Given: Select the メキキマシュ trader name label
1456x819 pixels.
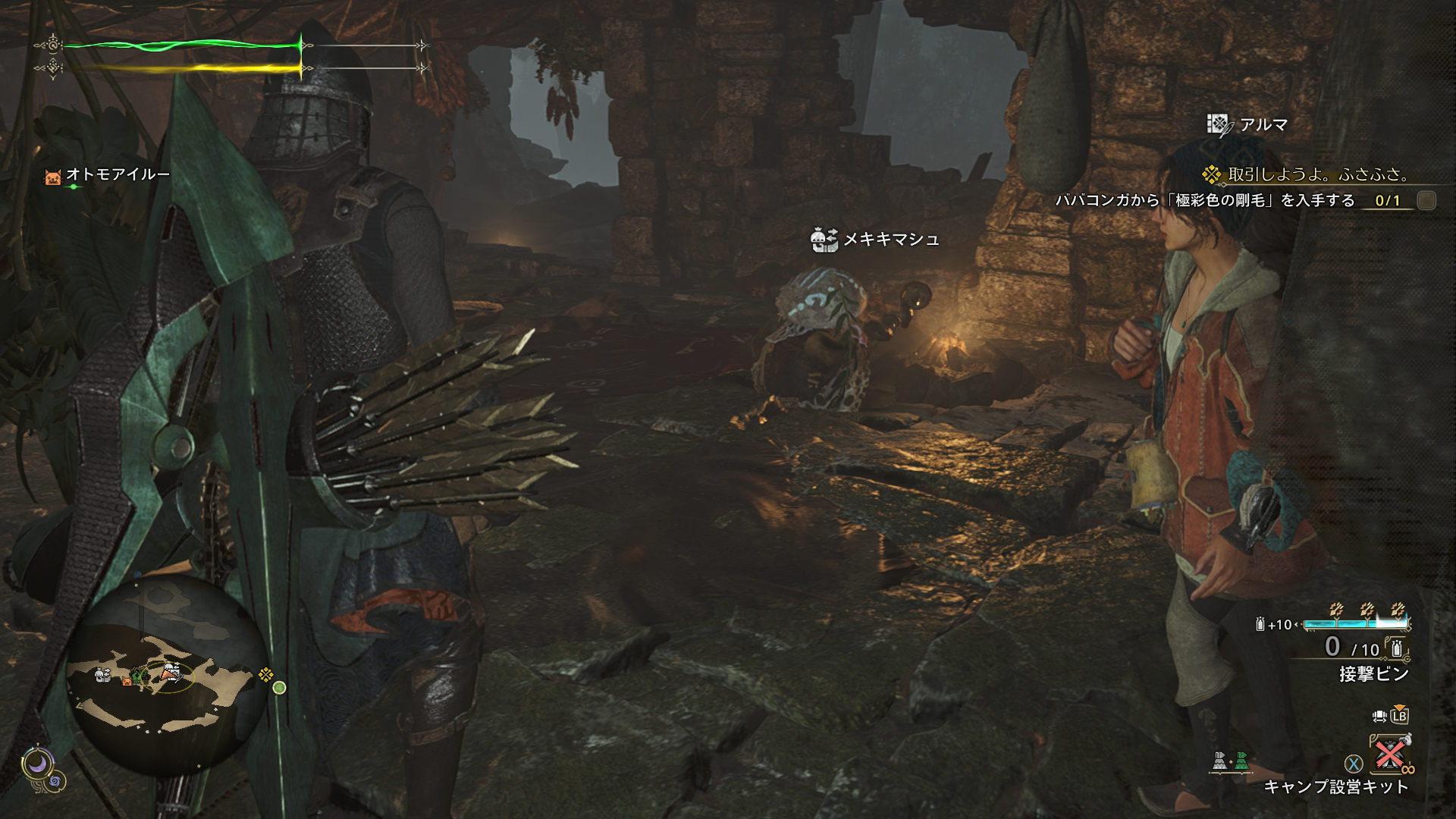Looking at the screenshot, I should point(891,240).
